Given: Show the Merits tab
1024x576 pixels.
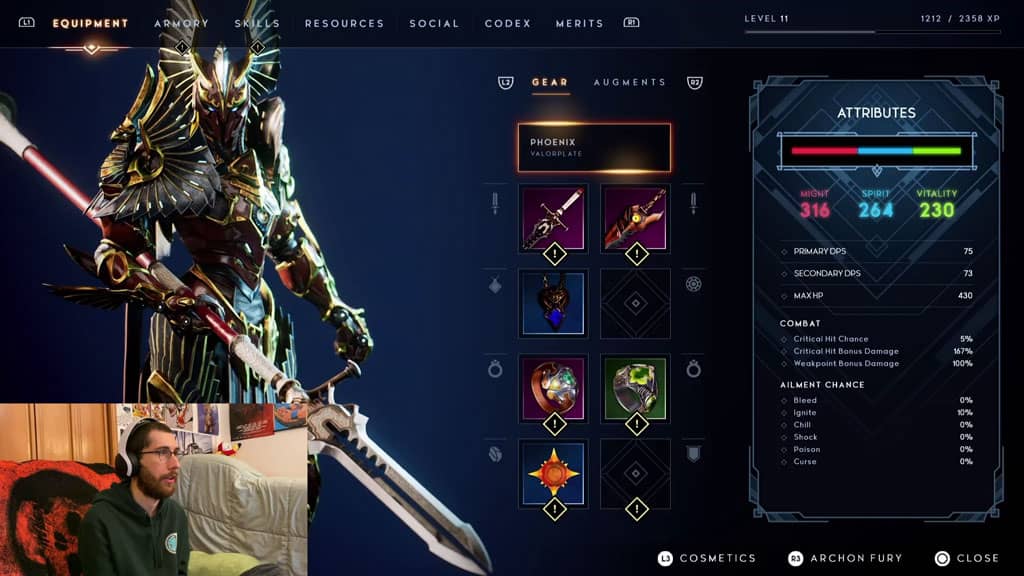Looking at the screenshot, I should click(x=580, y=23).
